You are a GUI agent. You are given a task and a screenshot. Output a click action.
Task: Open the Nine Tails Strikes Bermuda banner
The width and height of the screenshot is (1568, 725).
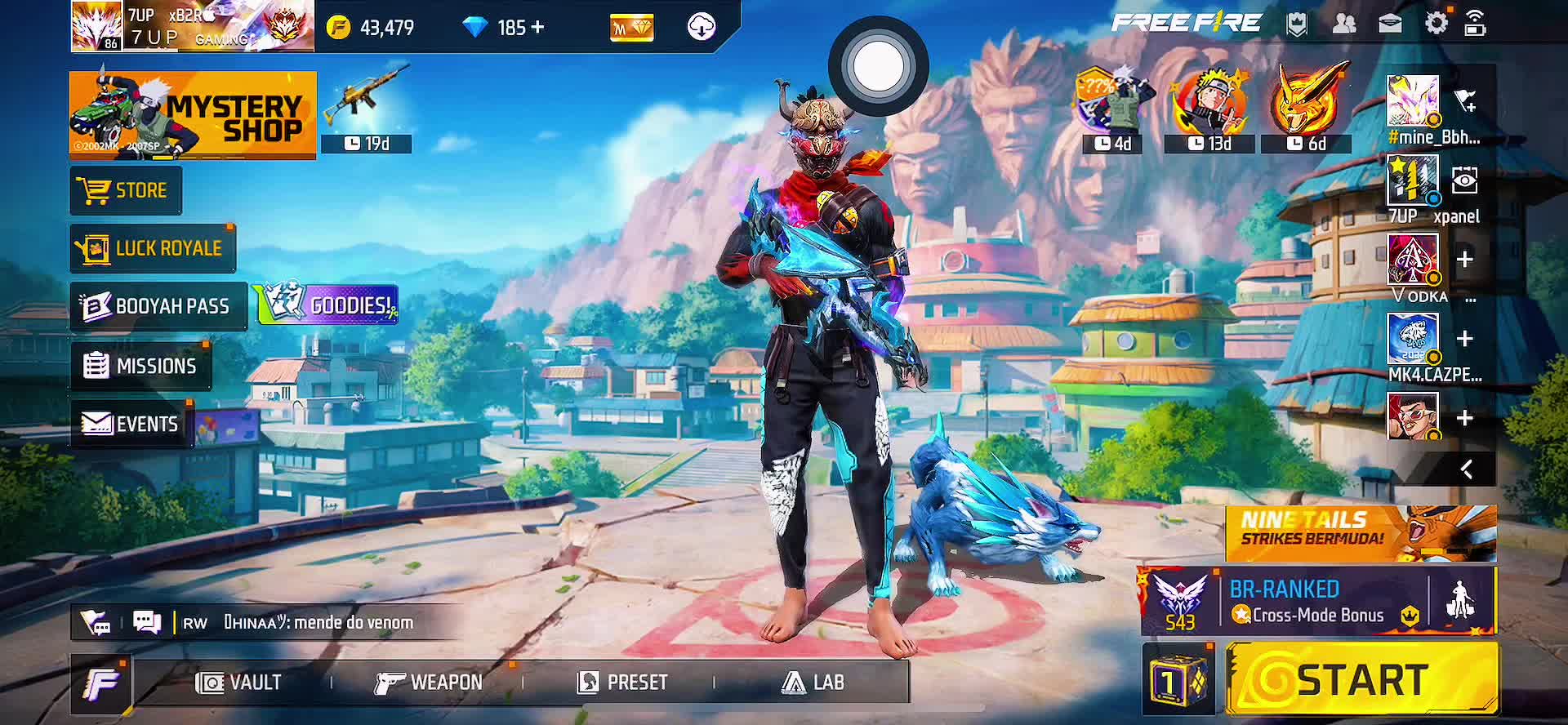point(1361,532)
